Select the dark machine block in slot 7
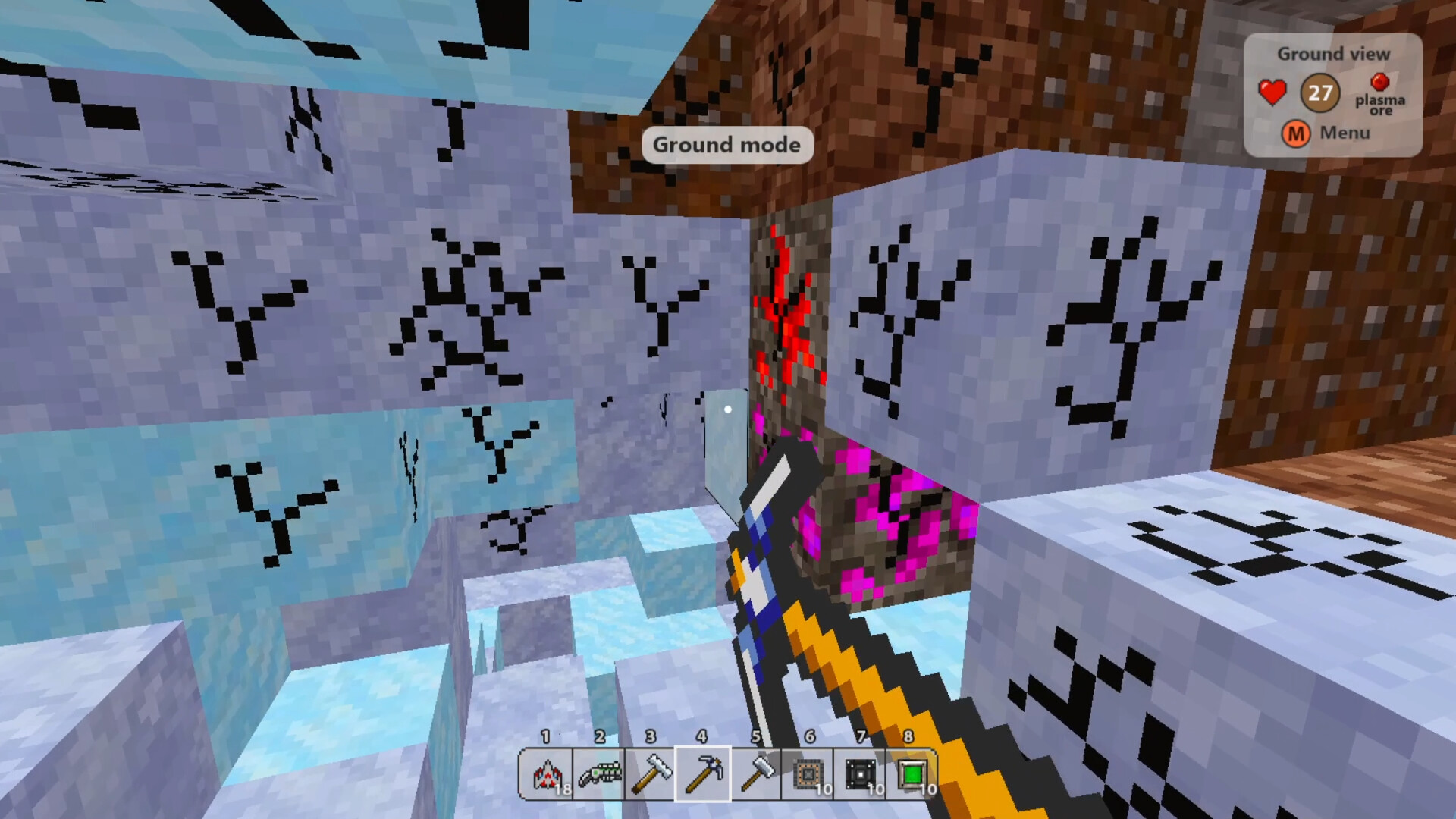Viewport: 1456px width, 819px height. pos(858,773)
